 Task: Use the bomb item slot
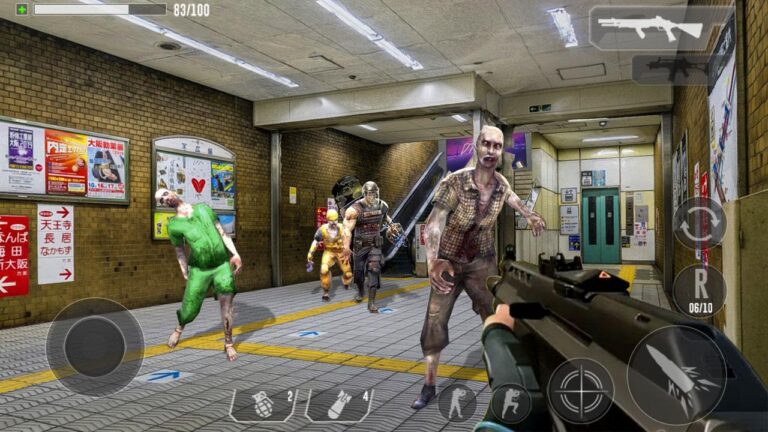pos(338,404)
